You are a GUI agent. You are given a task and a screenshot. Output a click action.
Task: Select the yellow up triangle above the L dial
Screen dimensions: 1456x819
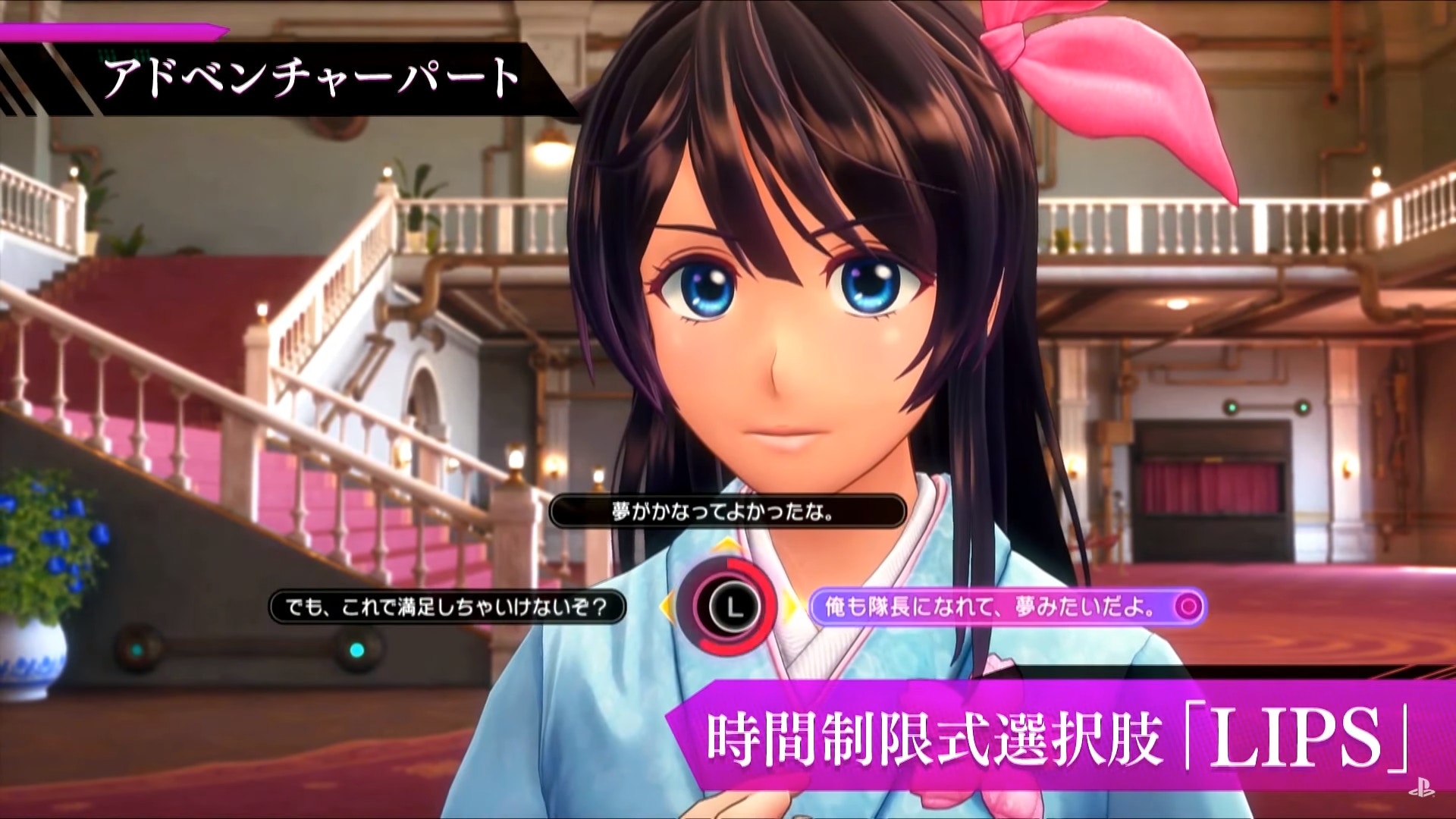click(726, 543)
